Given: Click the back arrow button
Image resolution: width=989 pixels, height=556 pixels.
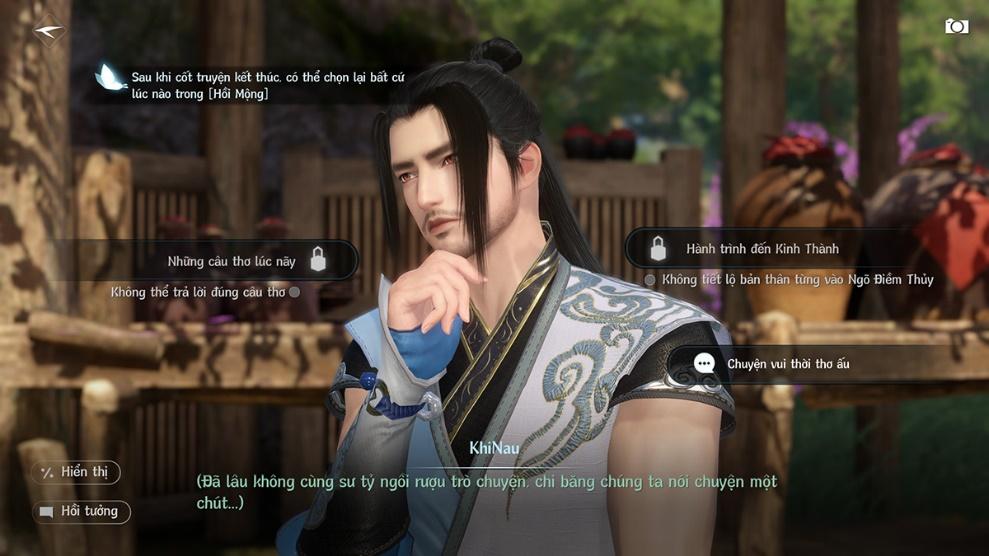Looking at the screenshot, I should (x=47, y=32).
